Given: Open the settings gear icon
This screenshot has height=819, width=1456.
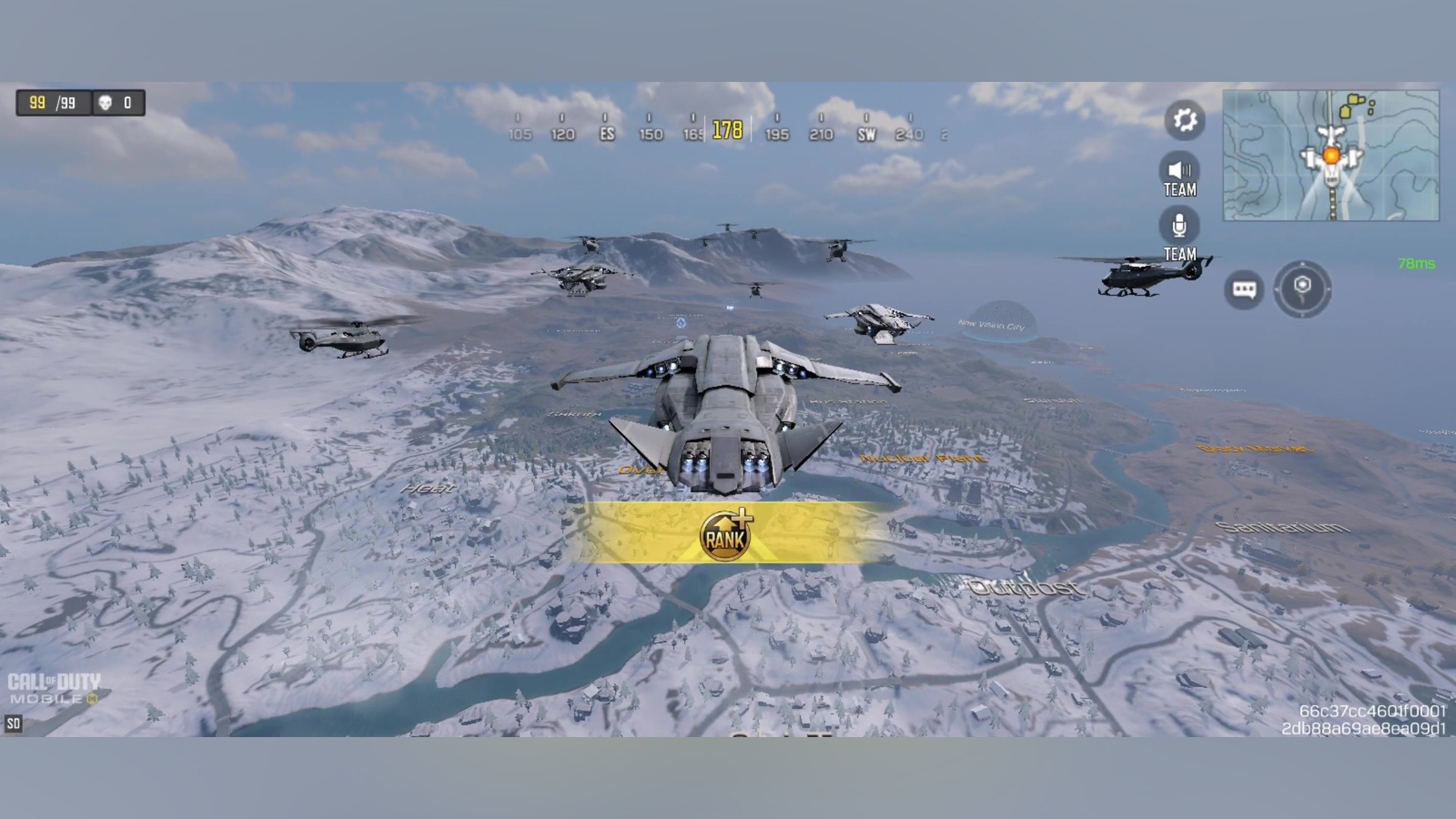Looking at the screenshot, I should pyautogui.click(x=1185, y=120).
